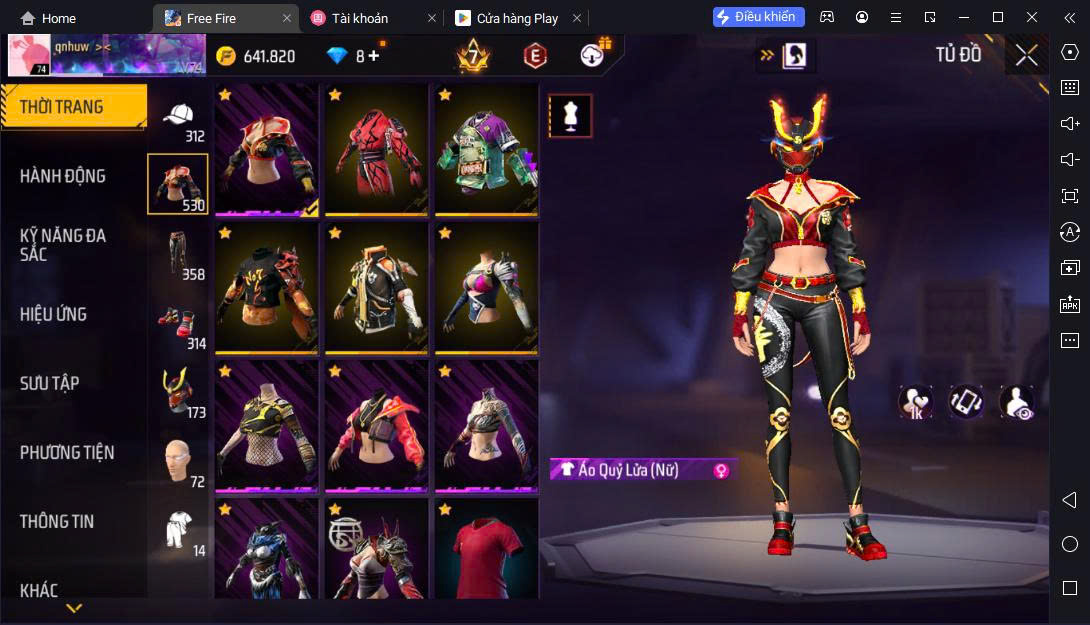Close the wardrobe with the X button
Image resolution: width=1090 pixels, height=625 pixels.
[x=1026, y=56]
